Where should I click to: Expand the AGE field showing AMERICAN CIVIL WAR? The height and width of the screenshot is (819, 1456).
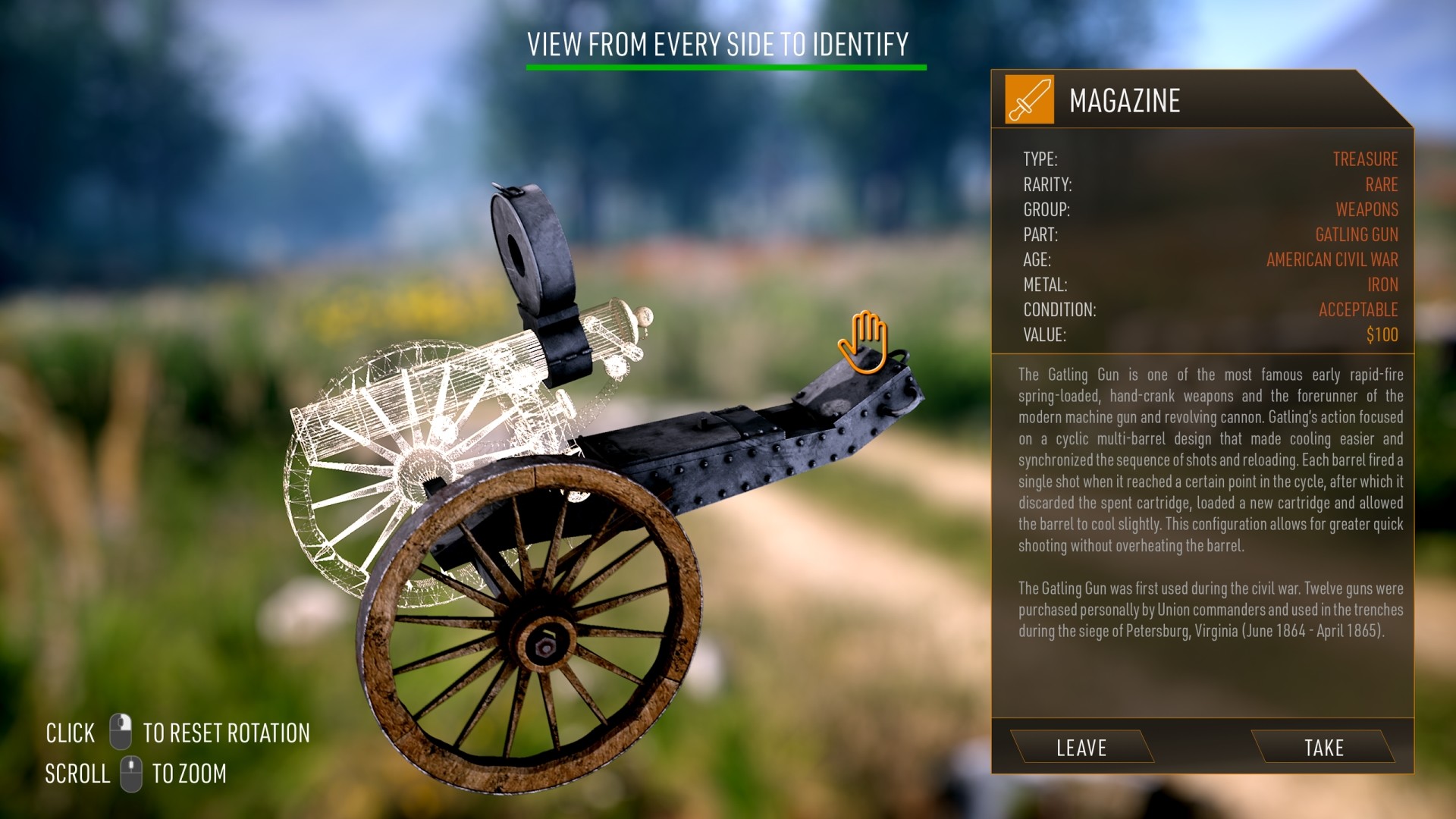(x=1332, y=260)
